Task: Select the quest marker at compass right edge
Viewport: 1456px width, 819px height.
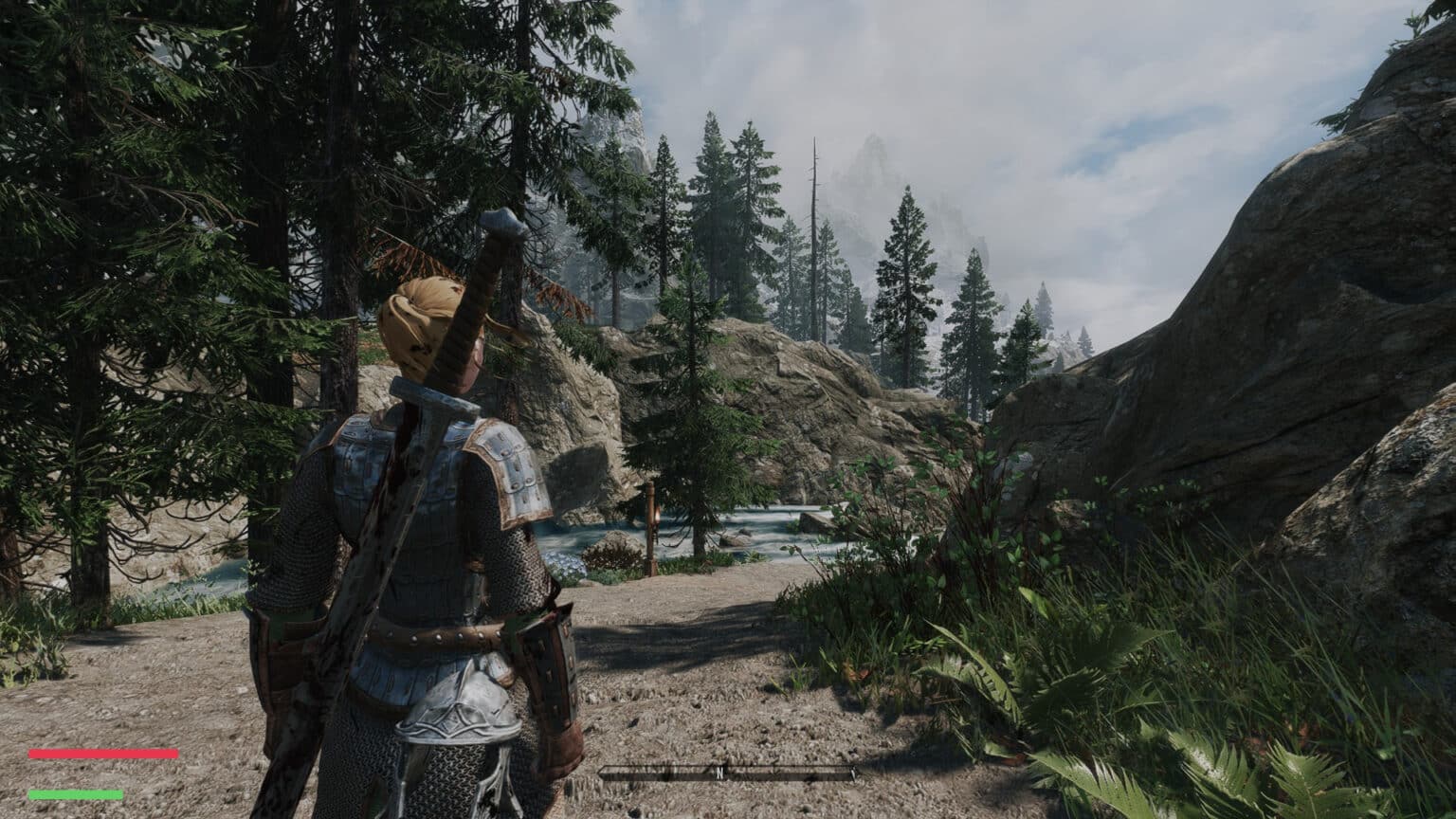Action: pos(853,773)
